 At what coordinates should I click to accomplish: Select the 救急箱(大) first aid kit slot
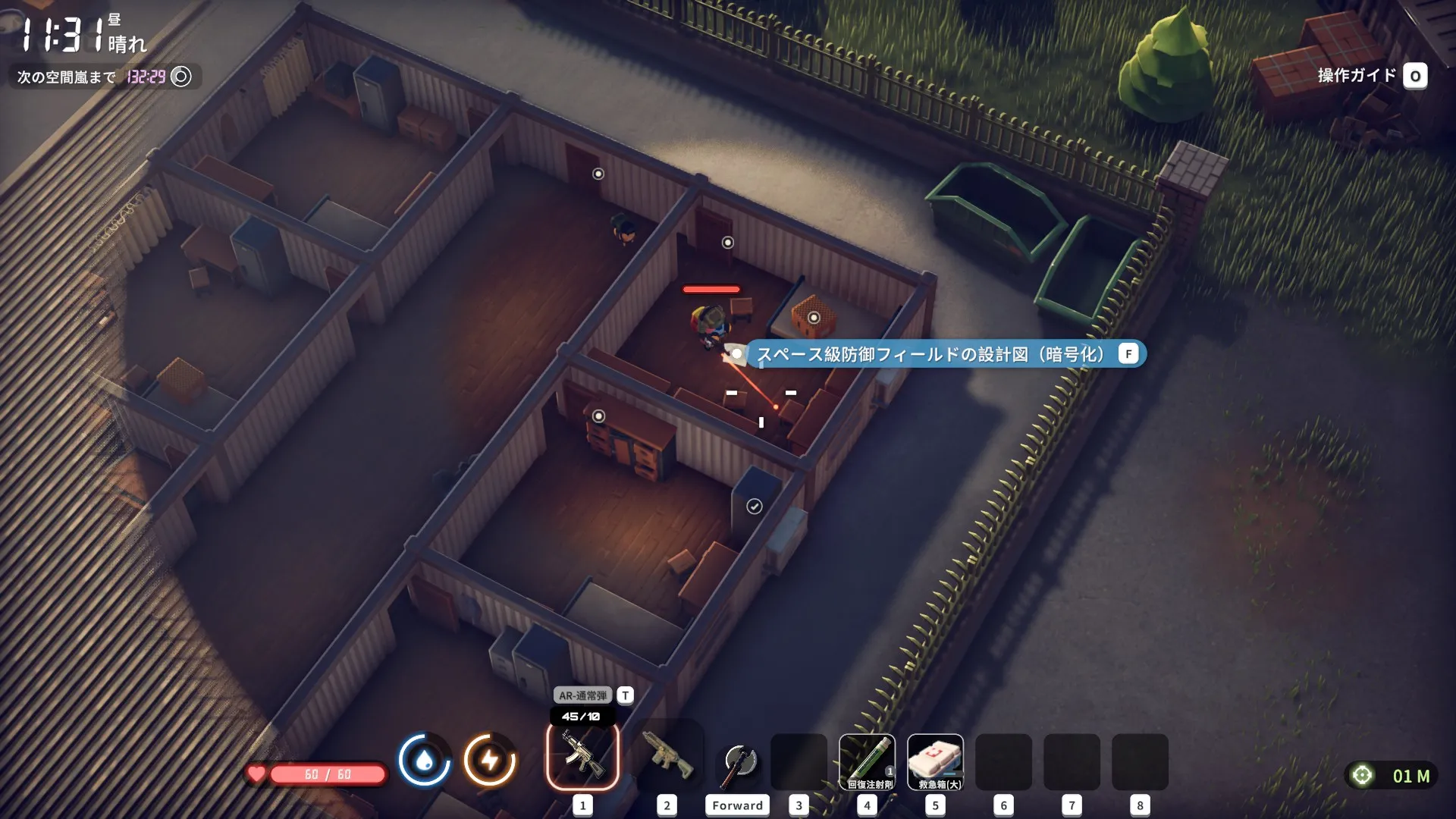point(935,761)
